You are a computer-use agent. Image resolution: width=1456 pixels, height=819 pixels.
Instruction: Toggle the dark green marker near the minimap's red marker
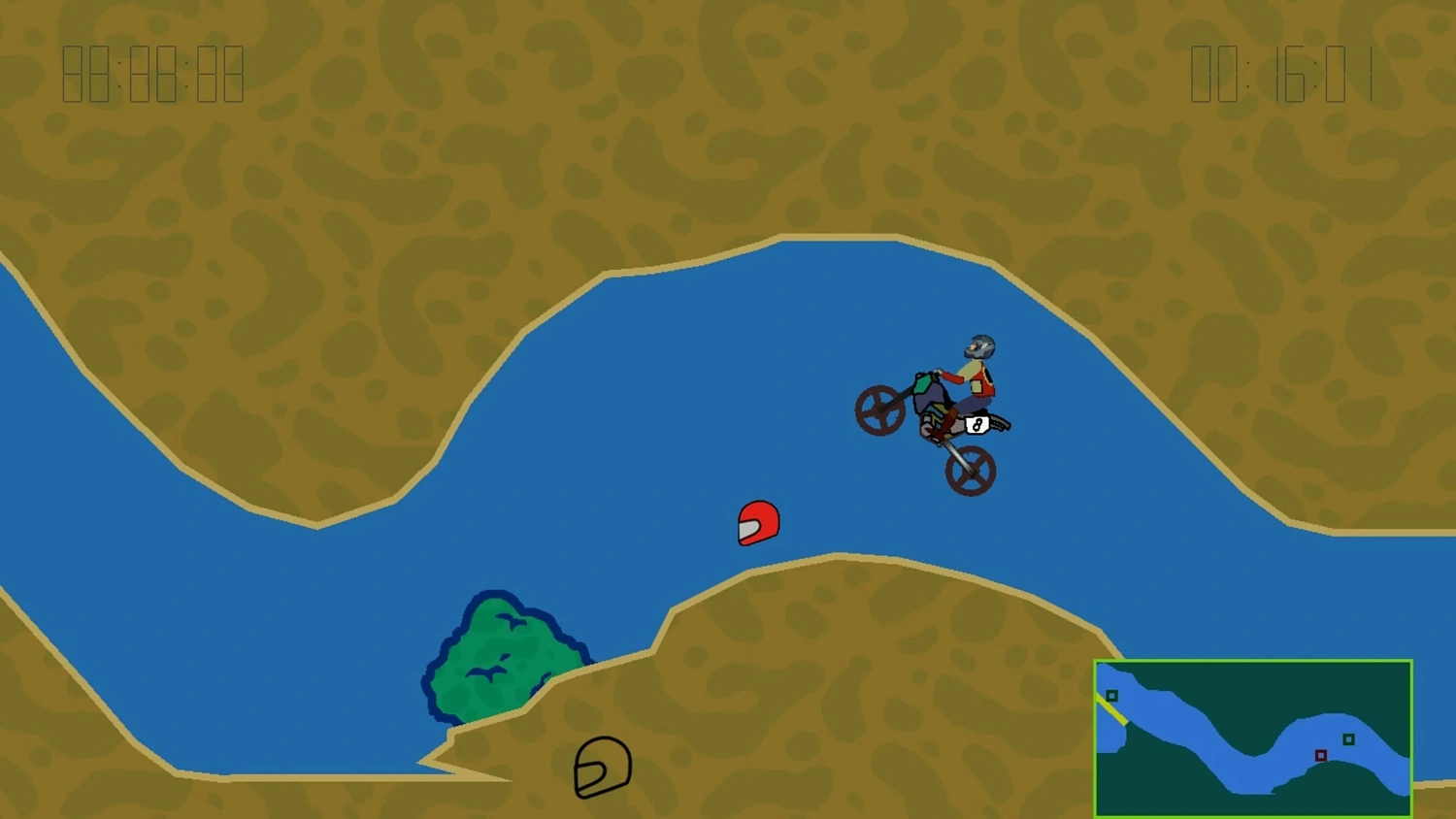(x=1348, y=739)
